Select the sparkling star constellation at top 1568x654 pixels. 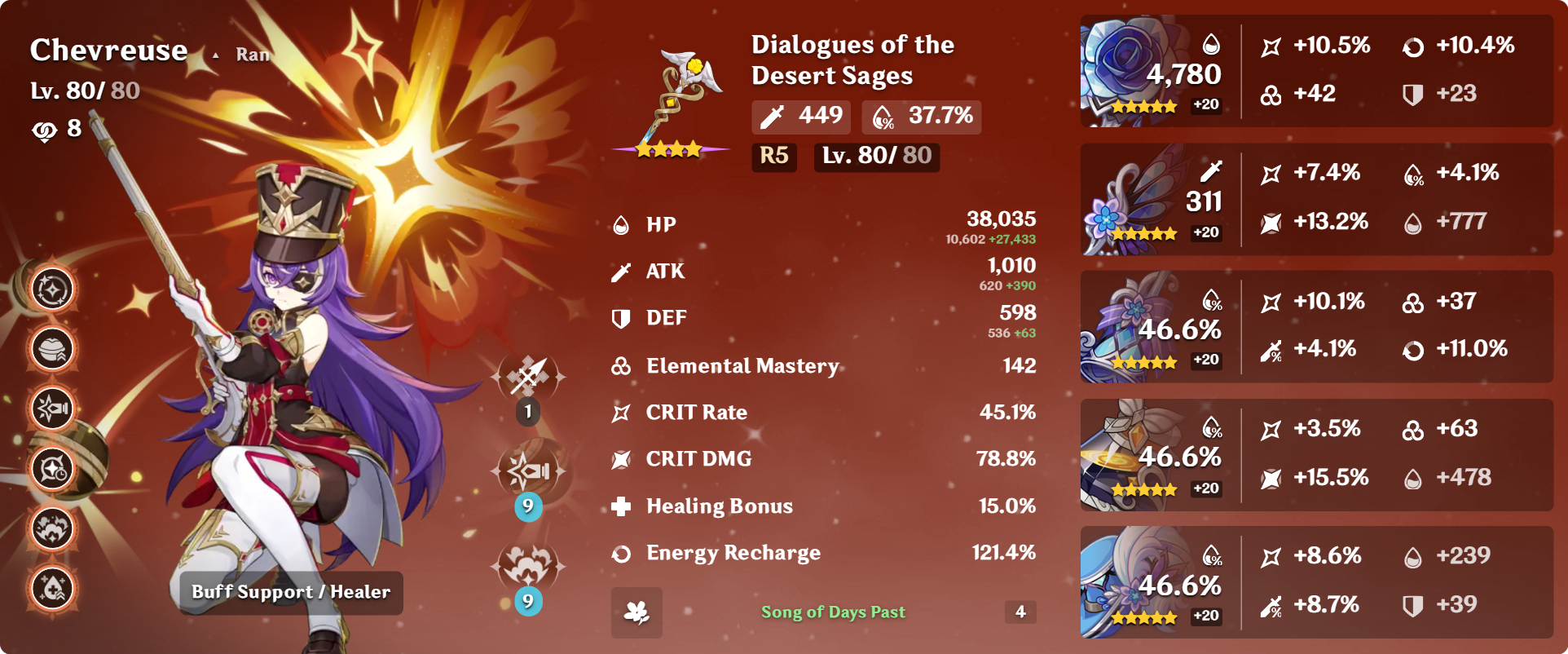tap(53, 289)
